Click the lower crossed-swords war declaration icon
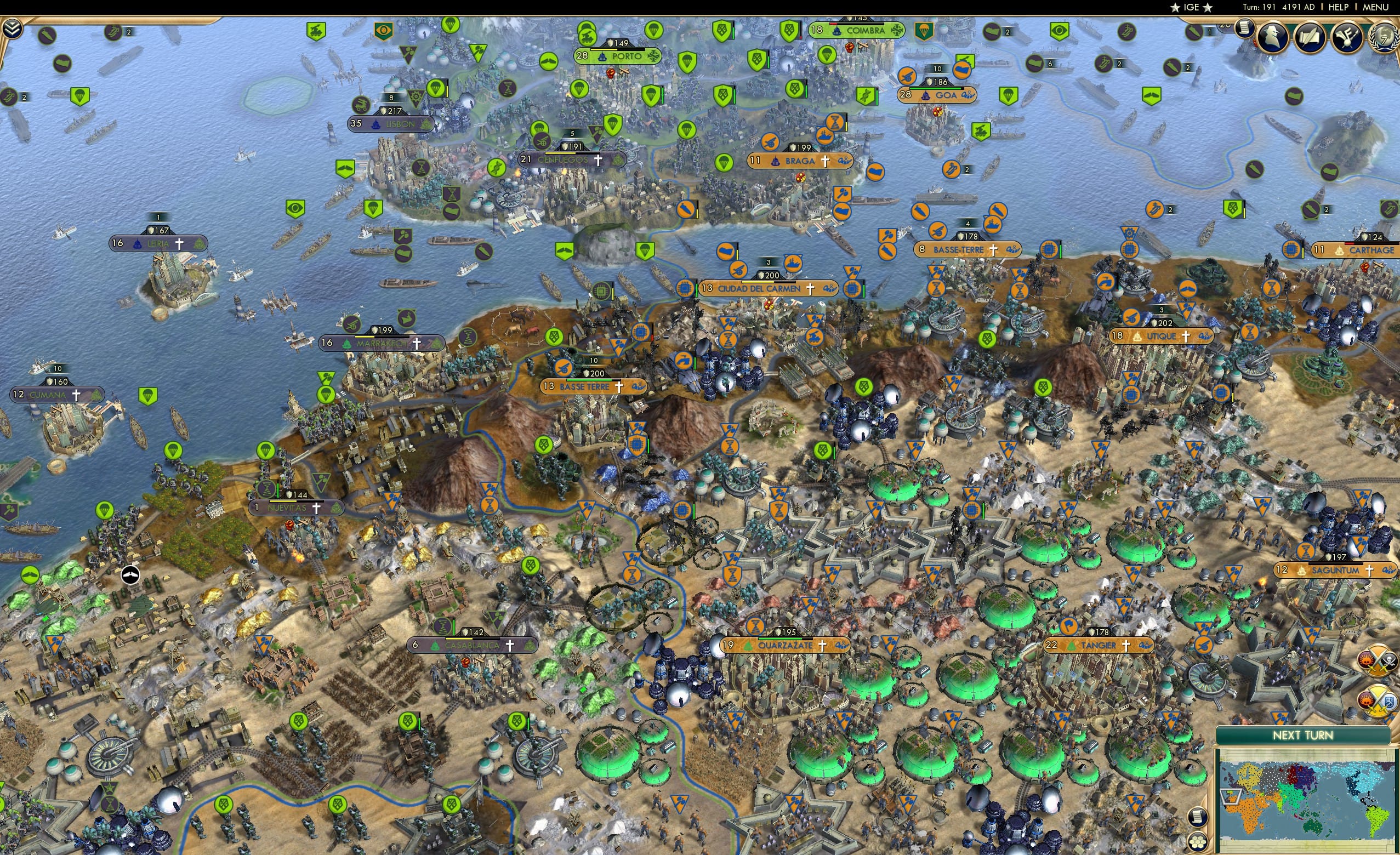Viewport: 1400px width, 855px height. point(1378,700)
